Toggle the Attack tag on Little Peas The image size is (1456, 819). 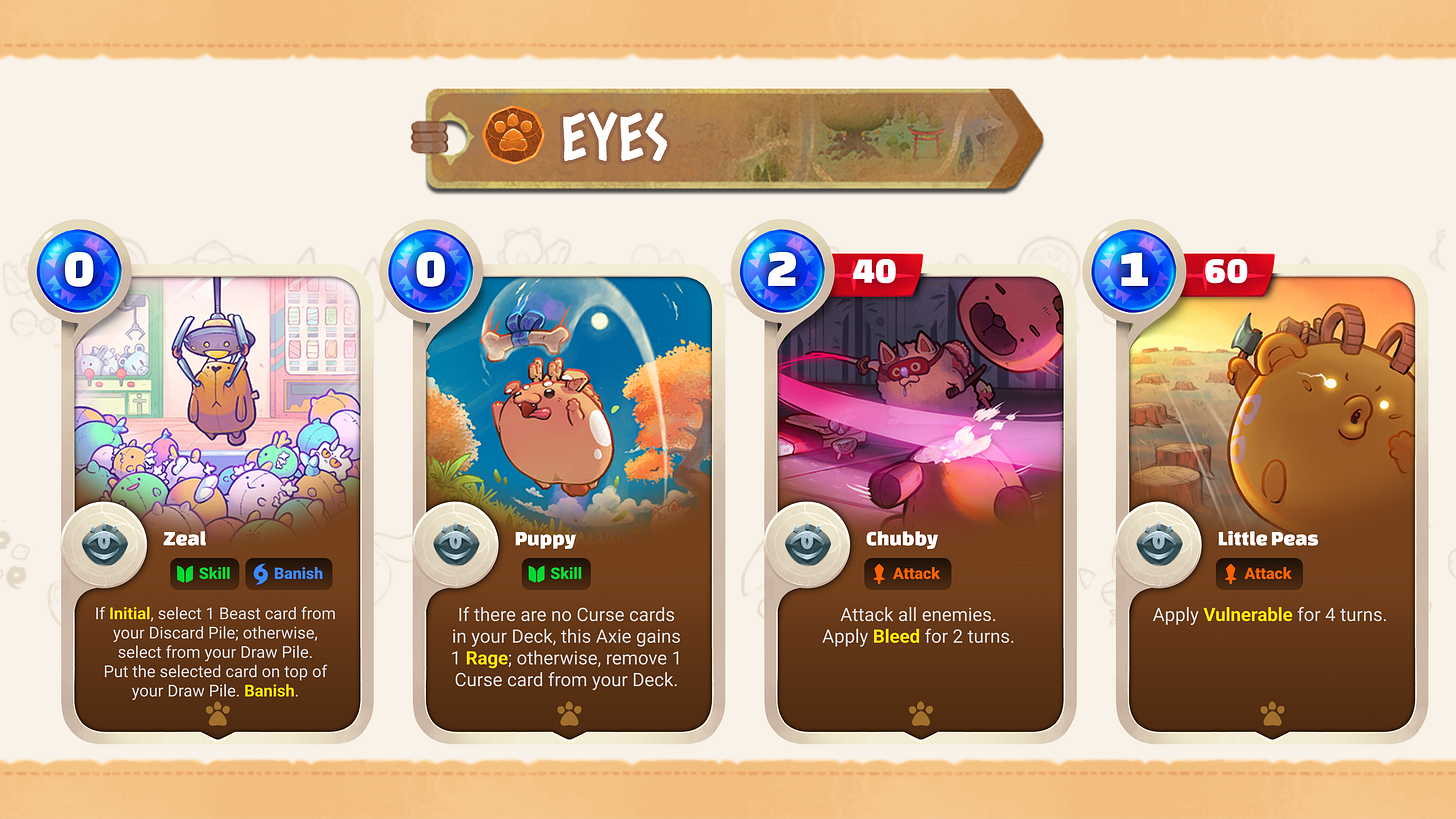(x=1259, y=573)
